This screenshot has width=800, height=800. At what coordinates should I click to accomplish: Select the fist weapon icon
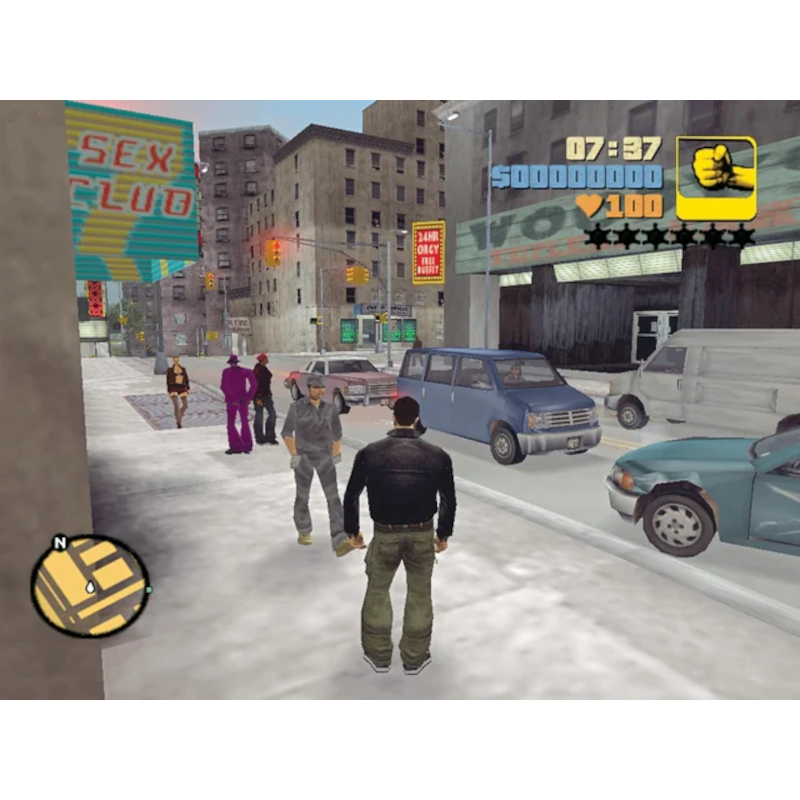coord(716,177)
